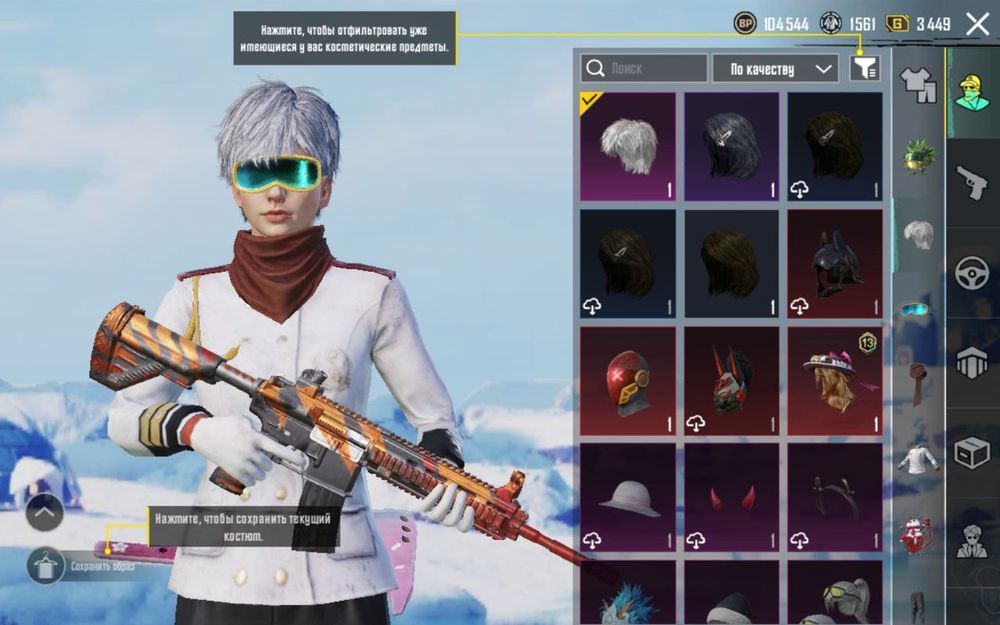
Task: Open the white jacket tops subcategory
Action: pos(916,459)
